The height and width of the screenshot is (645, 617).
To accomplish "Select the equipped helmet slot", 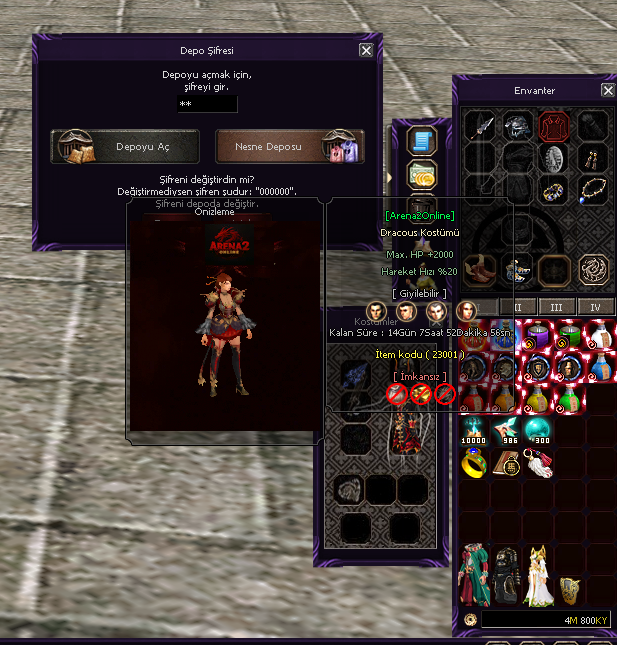I will (x=518, y=127).
